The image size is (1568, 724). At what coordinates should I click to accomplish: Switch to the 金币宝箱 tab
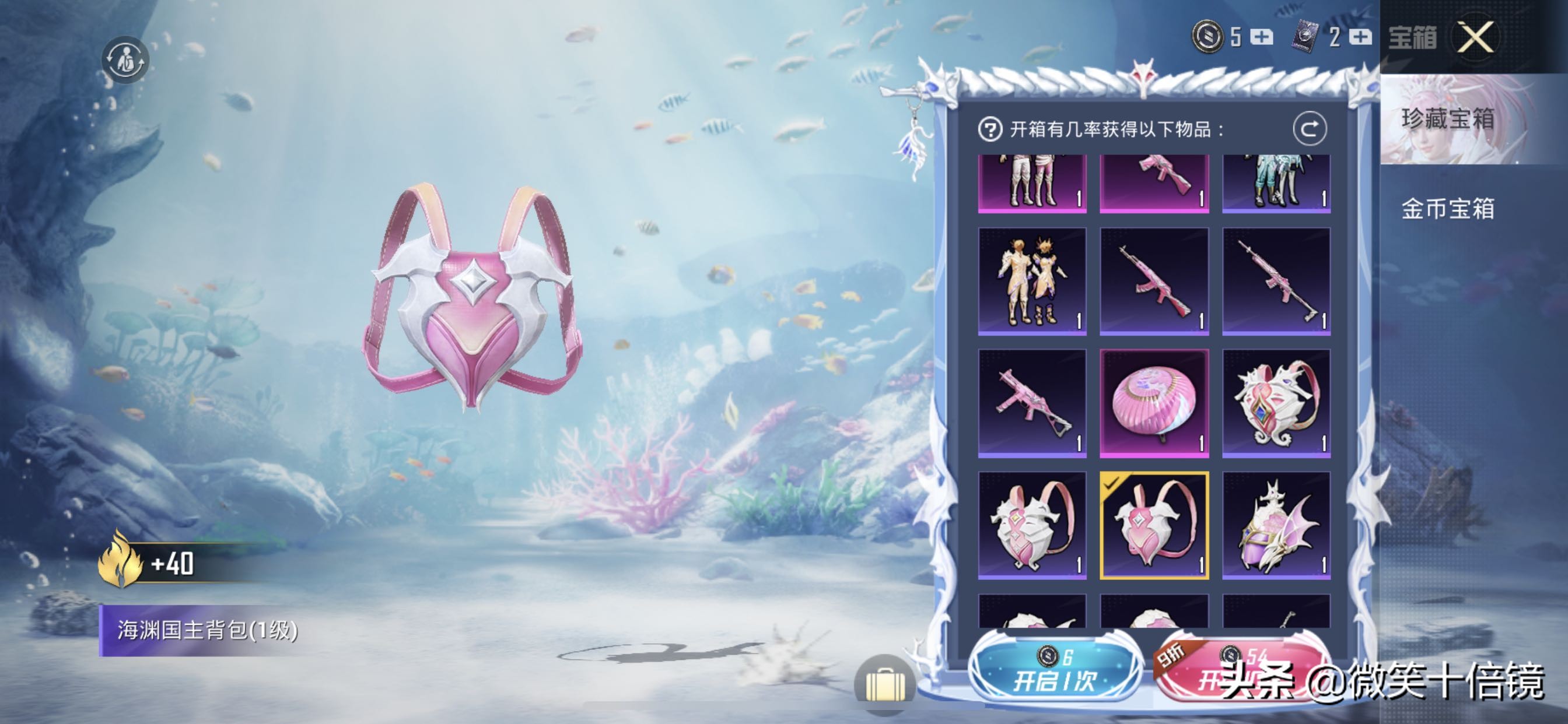click(1448, 209)
